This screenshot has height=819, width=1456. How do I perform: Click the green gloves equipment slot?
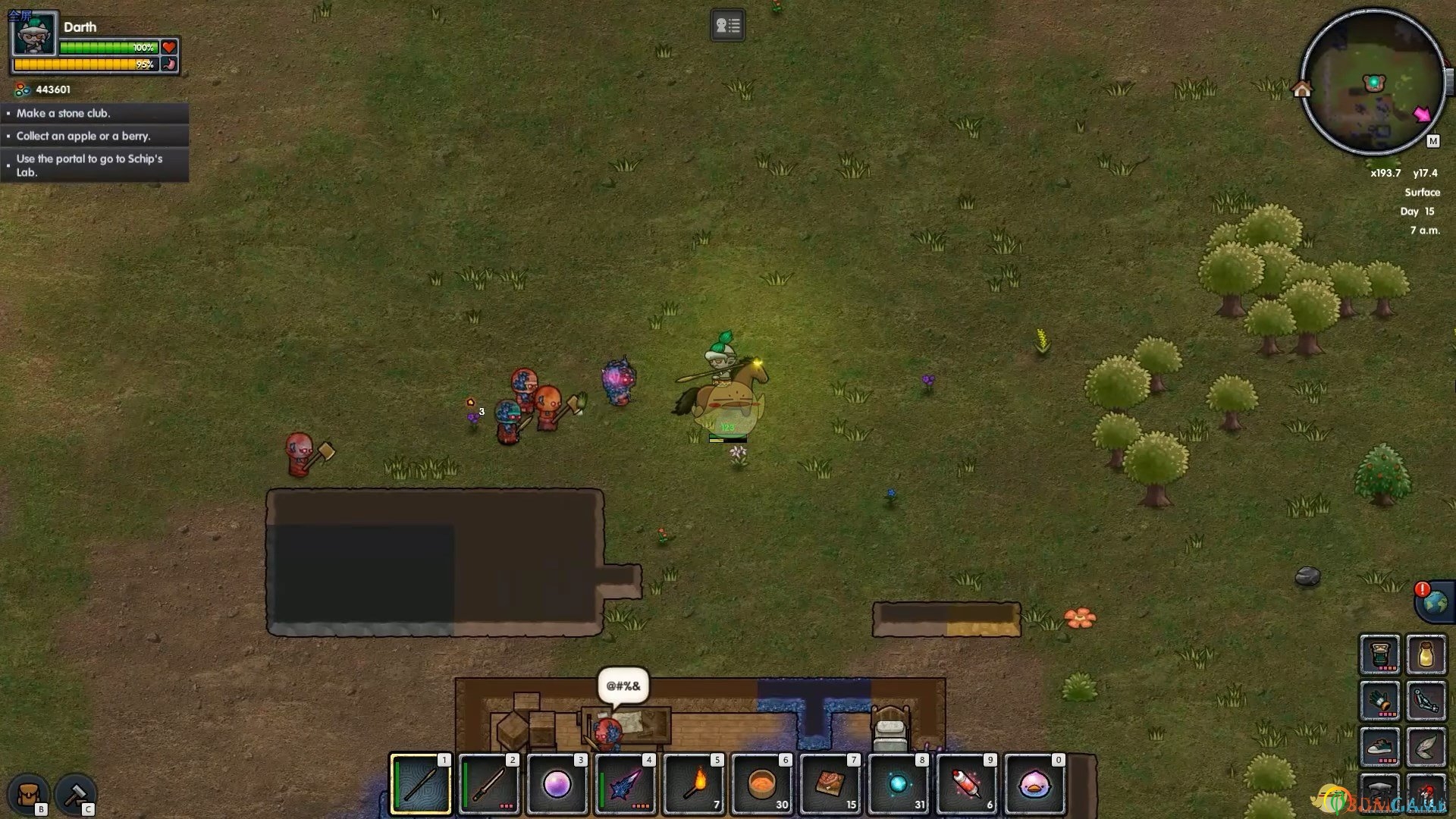pos(1379,701)
